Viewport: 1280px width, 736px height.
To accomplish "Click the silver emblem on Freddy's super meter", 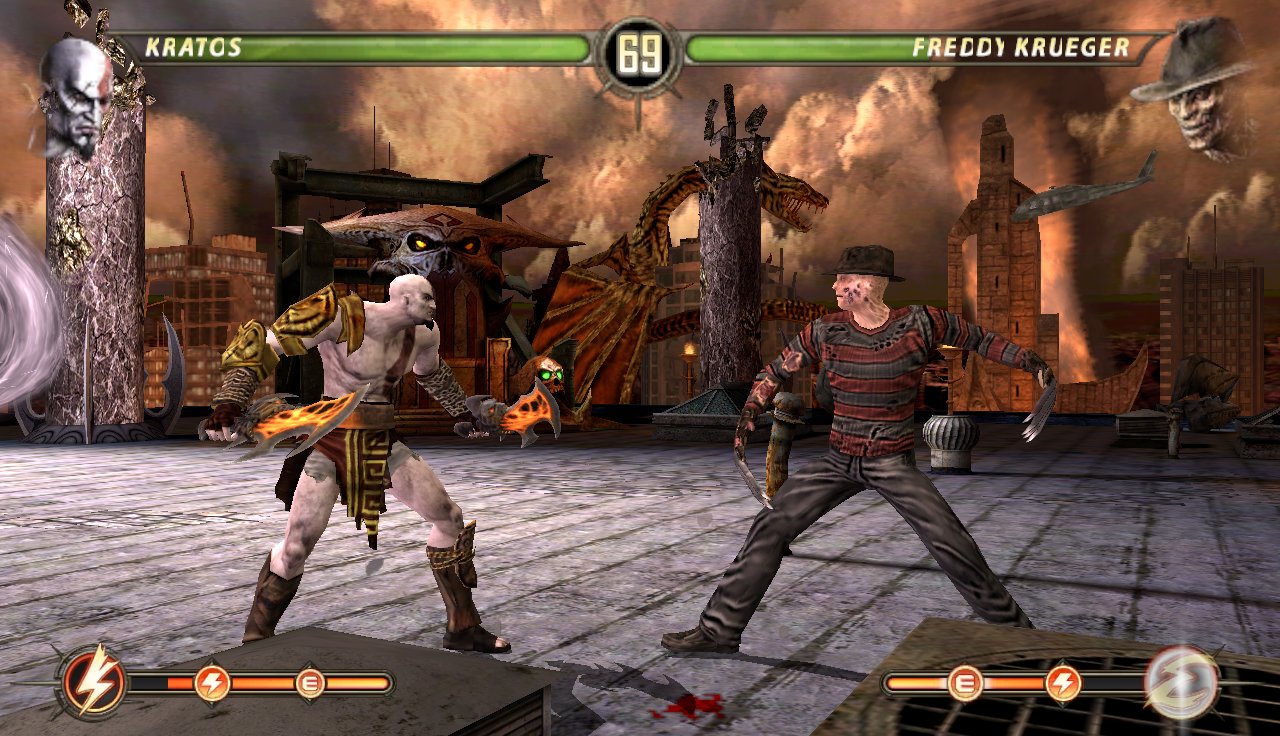I will (x=1181, y=684).
